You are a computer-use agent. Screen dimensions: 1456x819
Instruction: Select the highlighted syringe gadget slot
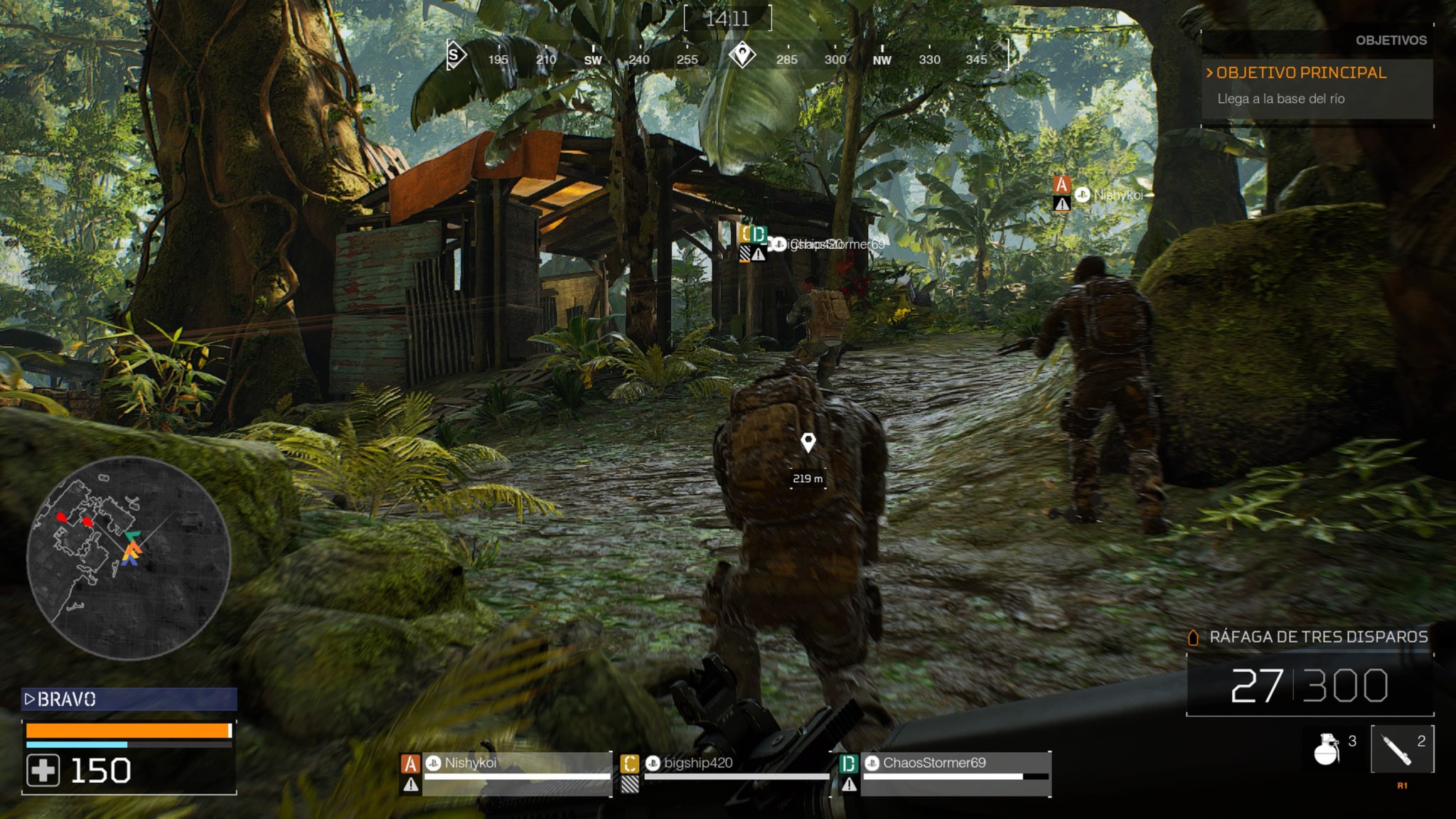pos(1401,749)
